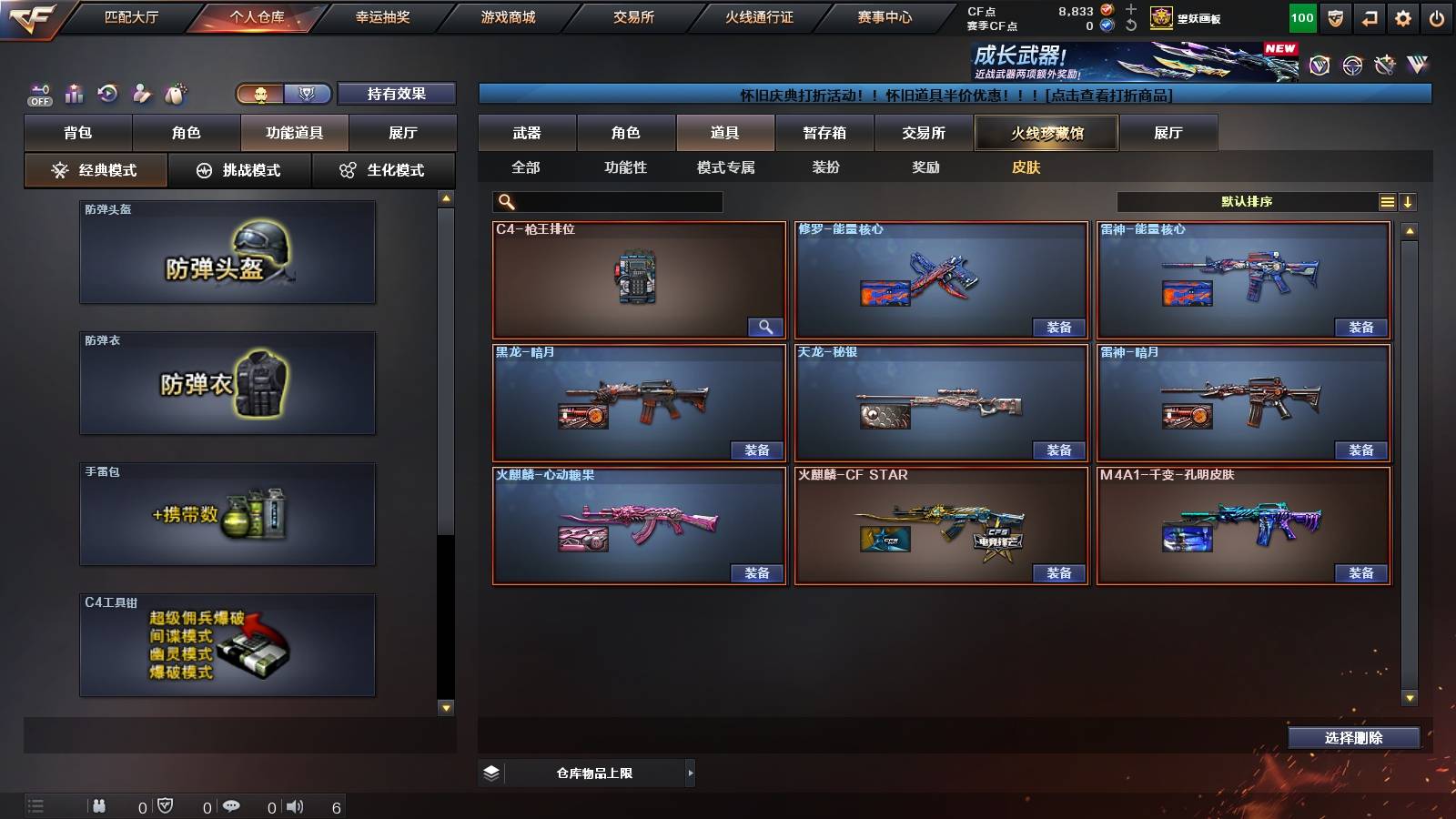Click the return arrow icon near the settings gear

coord(1369,17)
